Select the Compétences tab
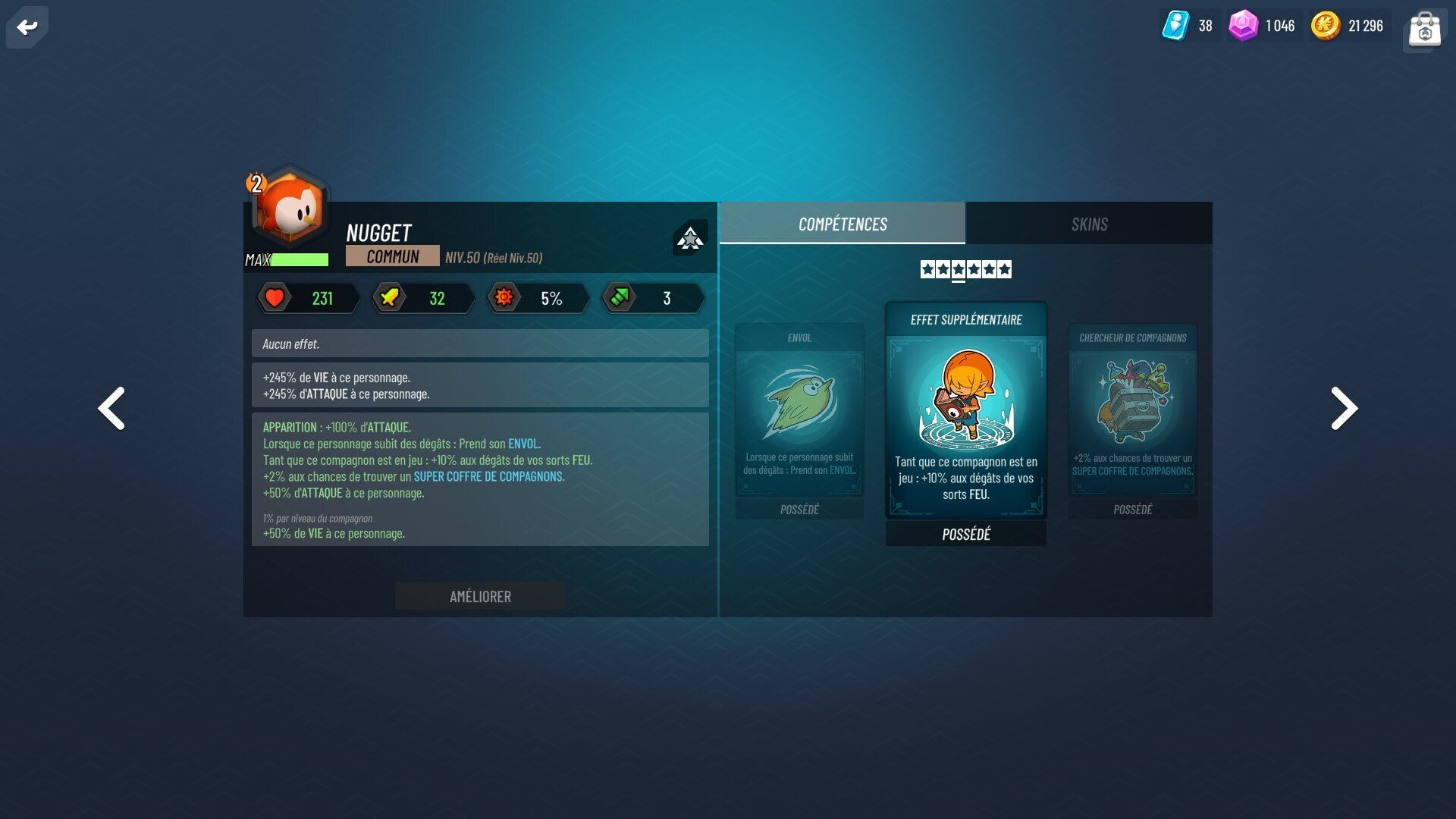The width and height of the screenshot is (1456, 819). click(x=842, y=224)
